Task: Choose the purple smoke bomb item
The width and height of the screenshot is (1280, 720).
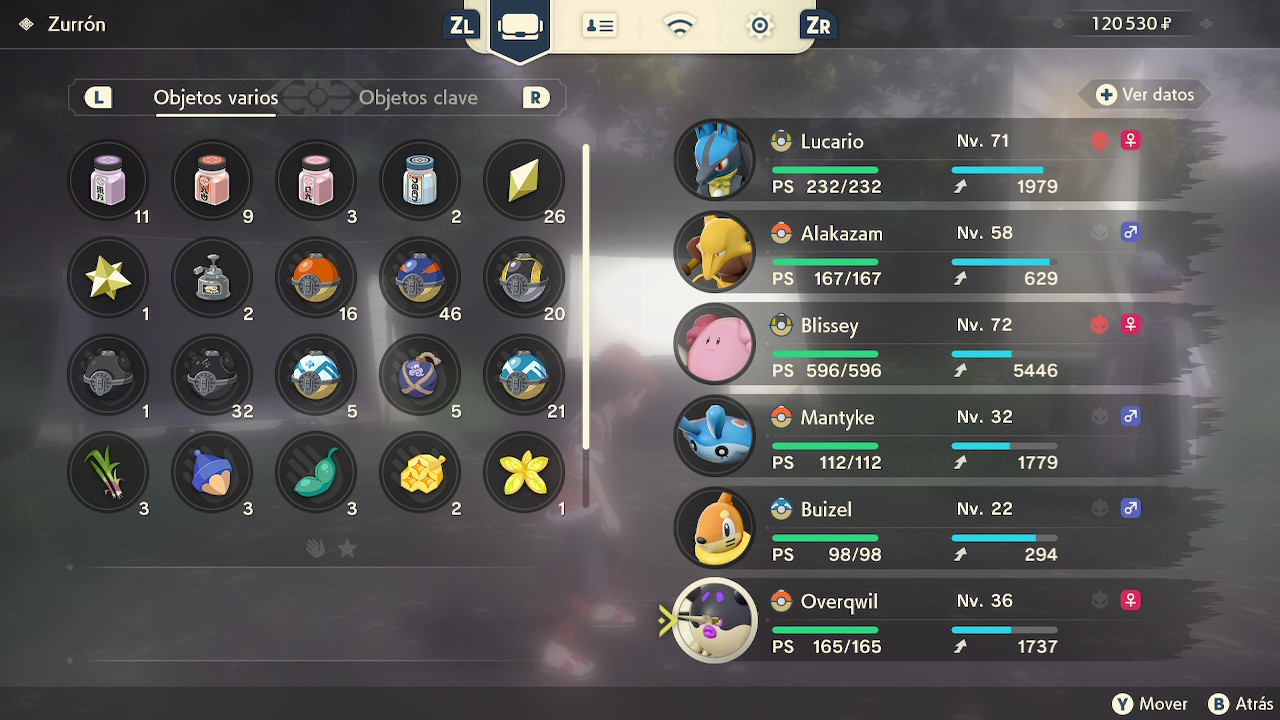Action: 419,374
